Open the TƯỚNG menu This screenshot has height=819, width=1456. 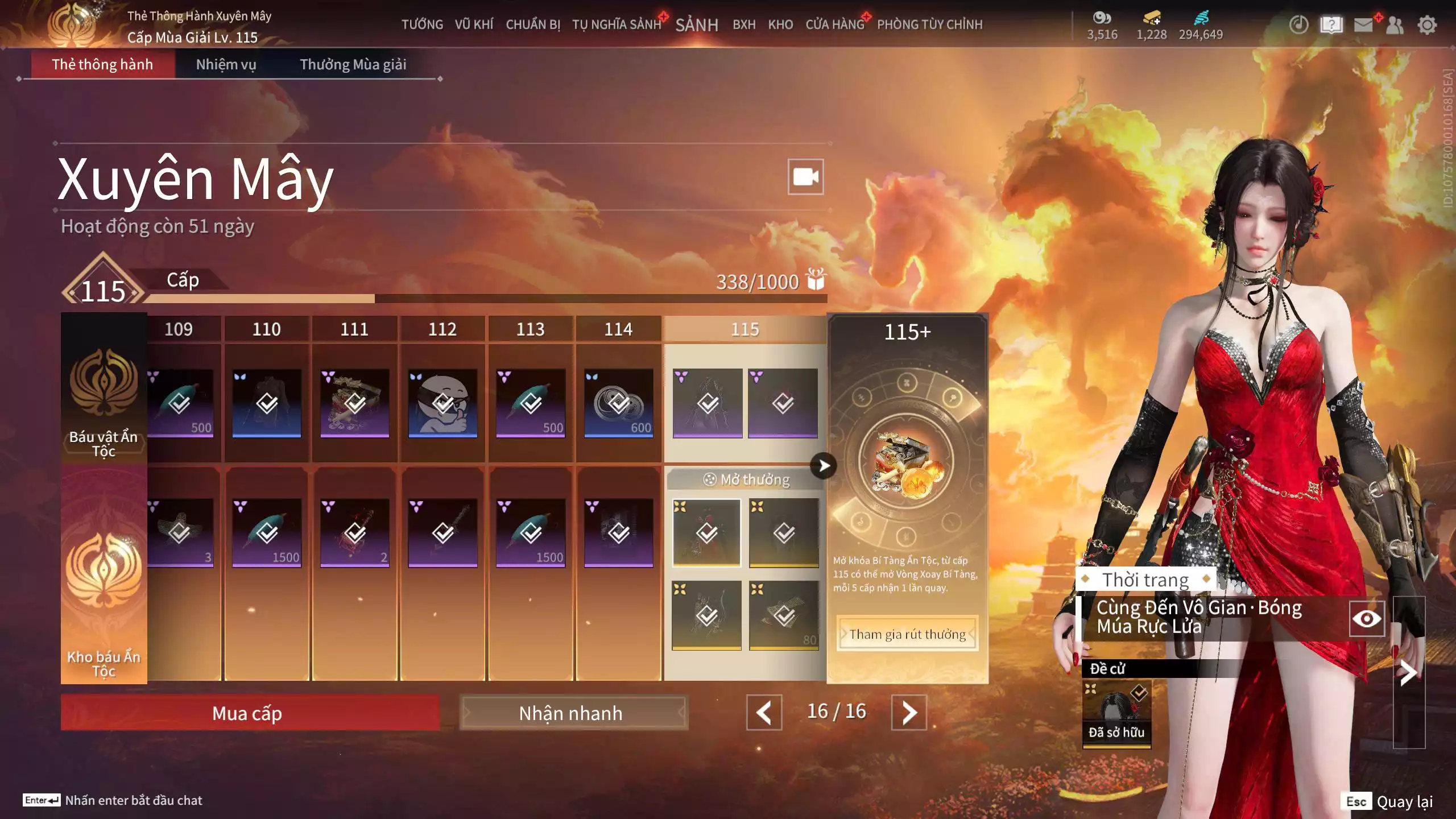pos(422,24)
